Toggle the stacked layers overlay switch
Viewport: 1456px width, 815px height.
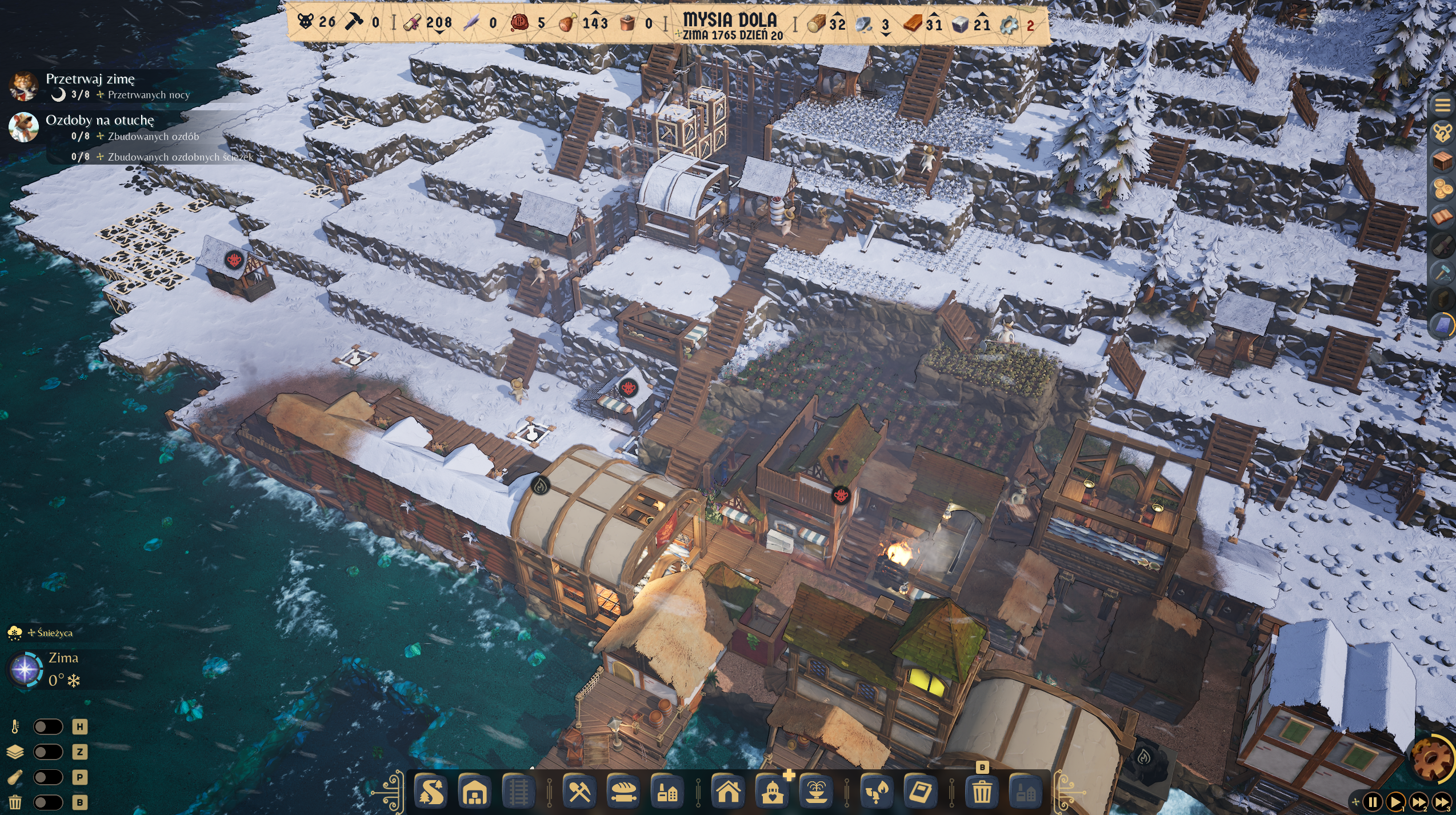48,752
